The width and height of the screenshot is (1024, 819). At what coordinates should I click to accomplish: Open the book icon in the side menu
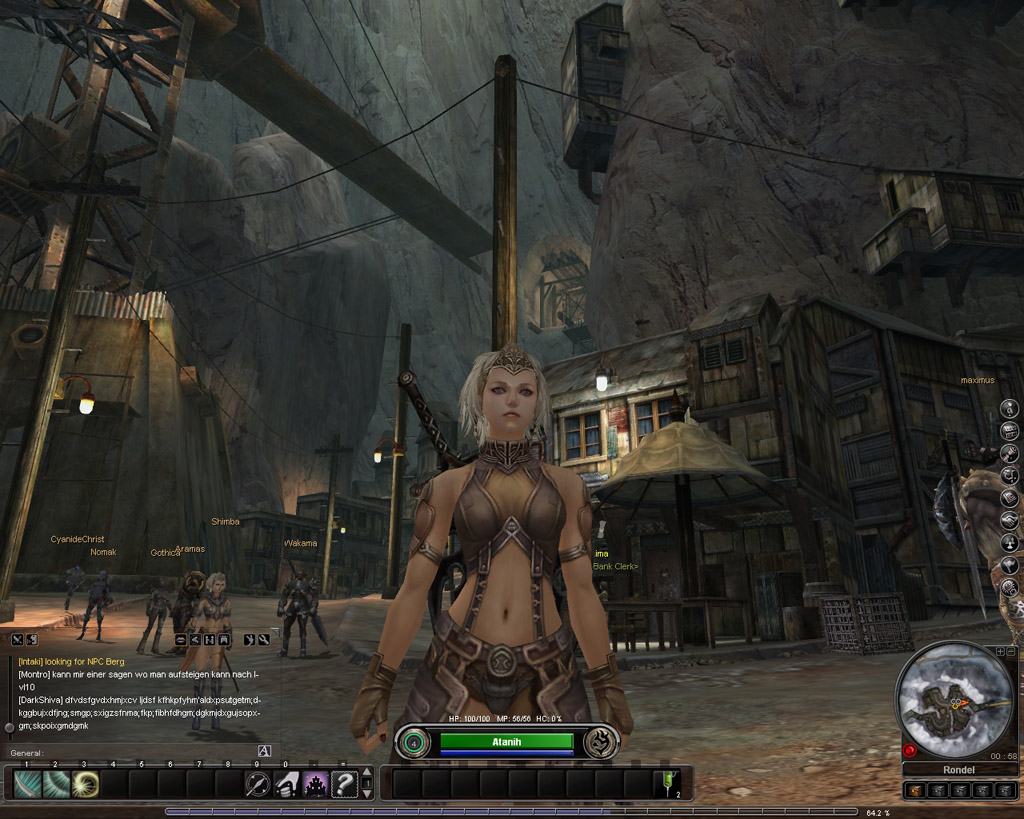(x=1010, y=498)
